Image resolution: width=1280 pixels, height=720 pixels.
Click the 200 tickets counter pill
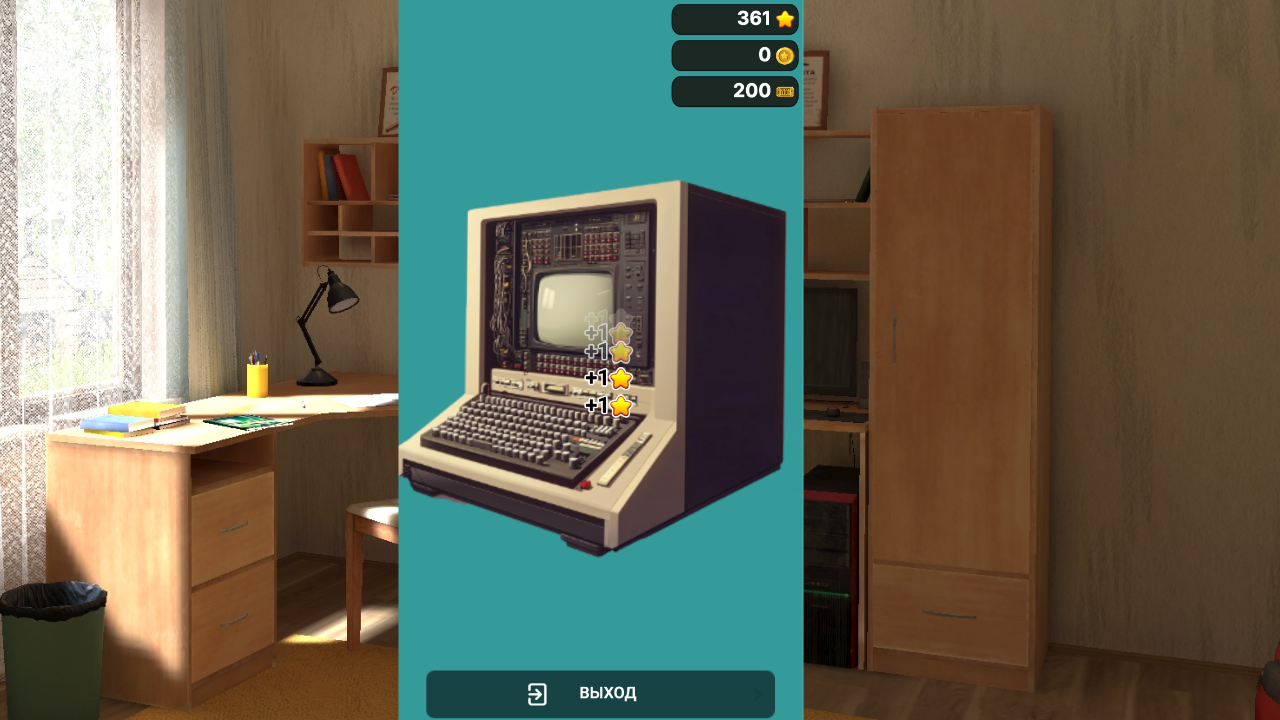click(735, 91)
